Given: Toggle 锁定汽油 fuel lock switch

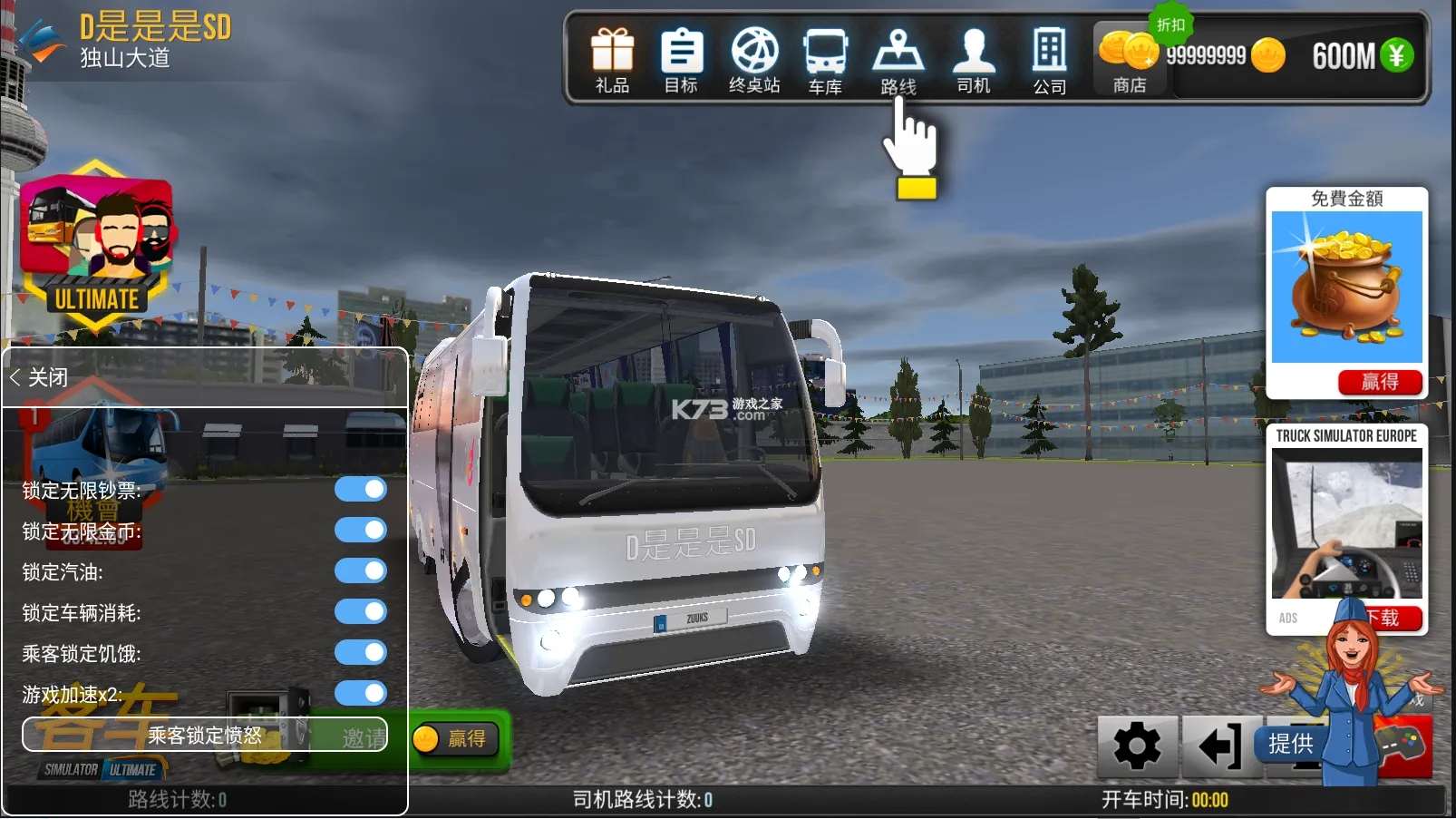Looking at the screenshot, I should pos(361,571).
